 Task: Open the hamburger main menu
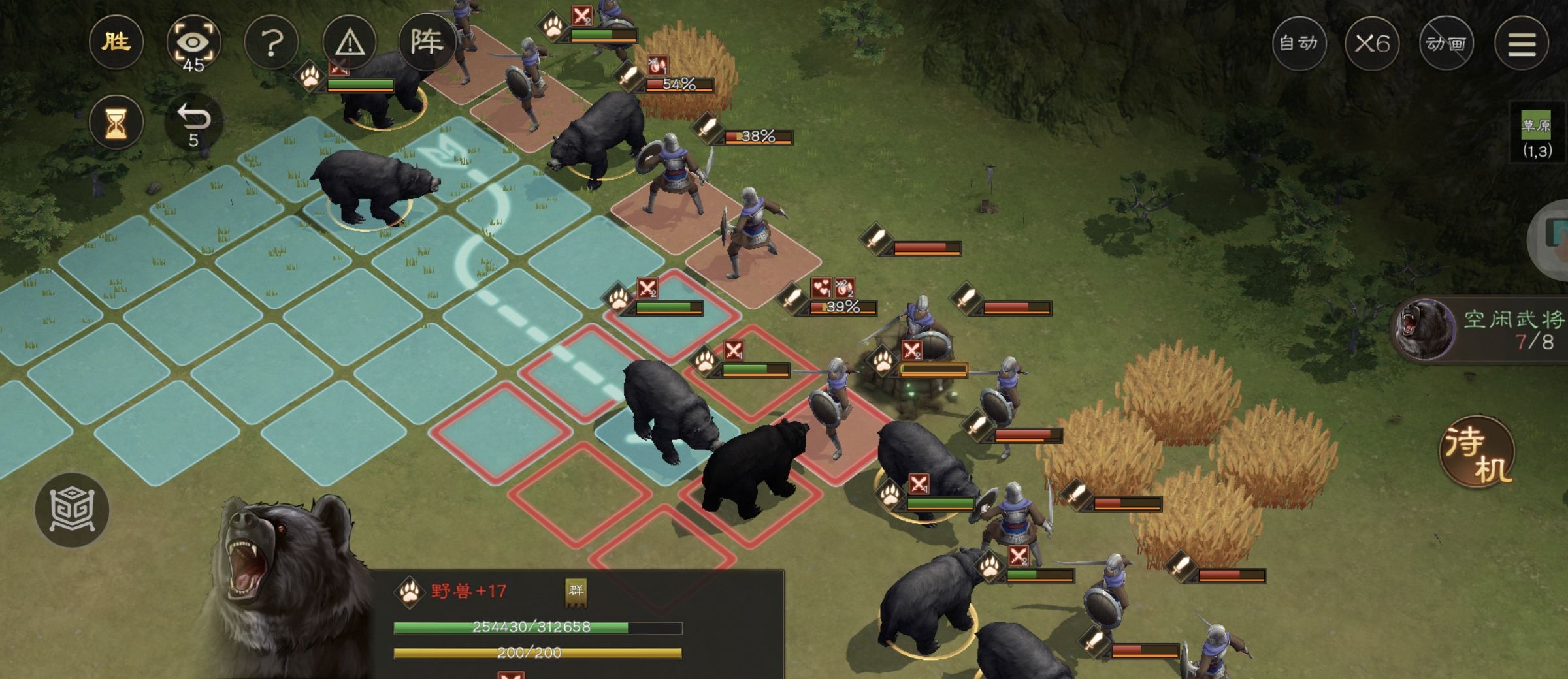pos(1521,44)
